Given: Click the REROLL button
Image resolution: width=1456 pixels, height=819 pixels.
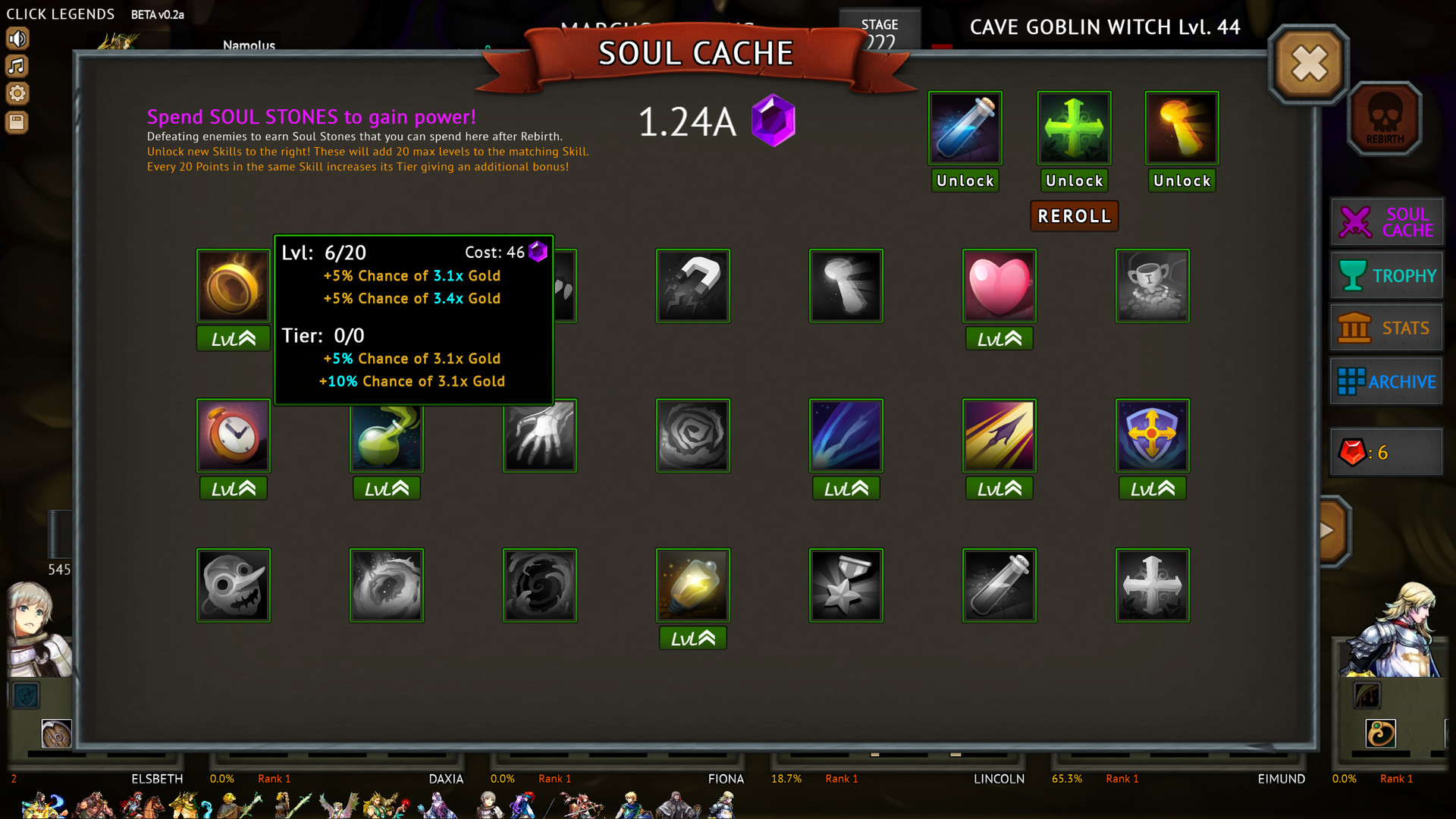Looking at the screenshot, I should tap(1074, 215).
